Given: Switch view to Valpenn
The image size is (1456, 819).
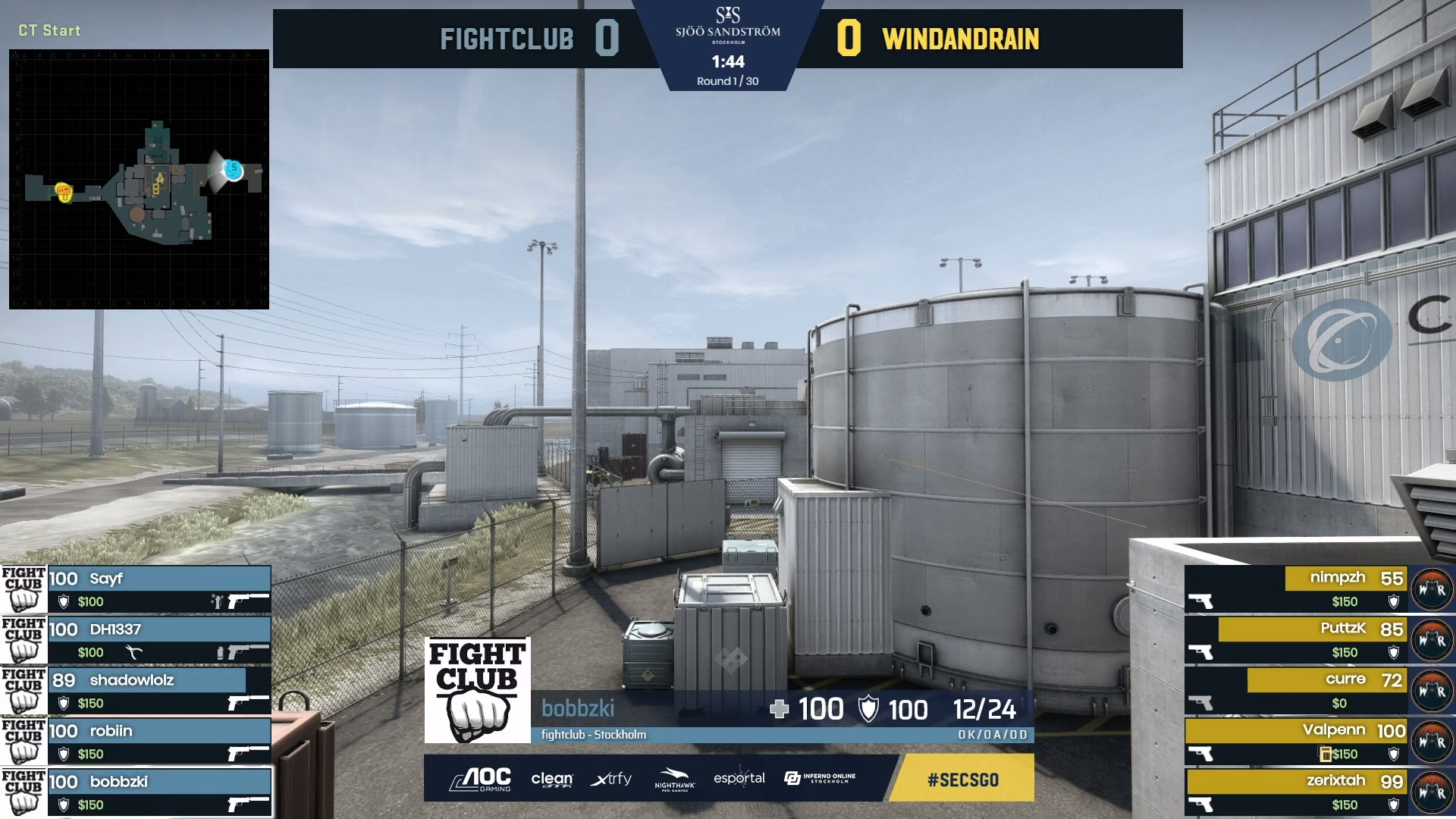Looking at the screenshot, I should pos(1297,742).
